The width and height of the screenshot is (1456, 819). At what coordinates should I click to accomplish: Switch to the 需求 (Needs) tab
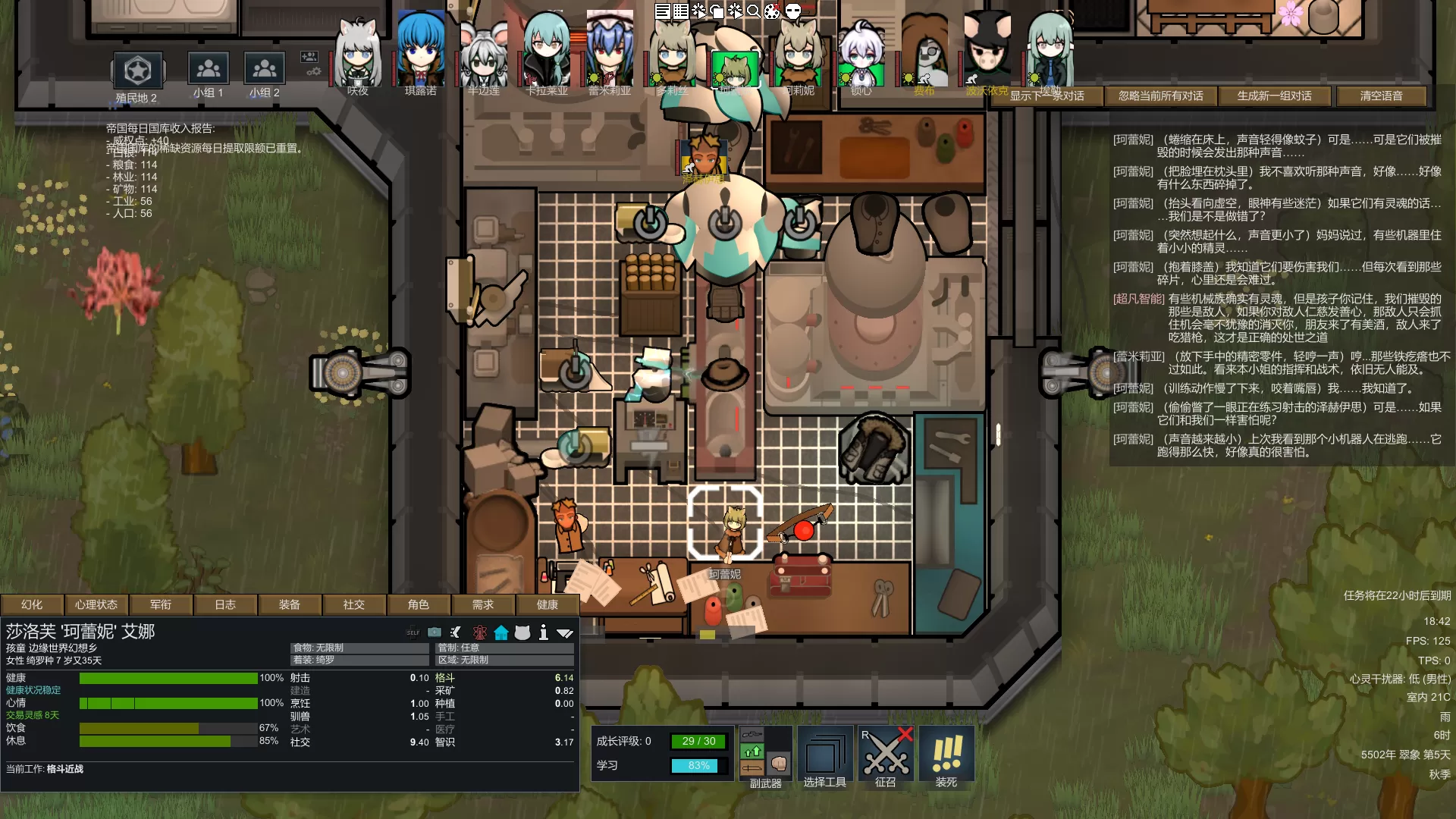coord(482,604)
